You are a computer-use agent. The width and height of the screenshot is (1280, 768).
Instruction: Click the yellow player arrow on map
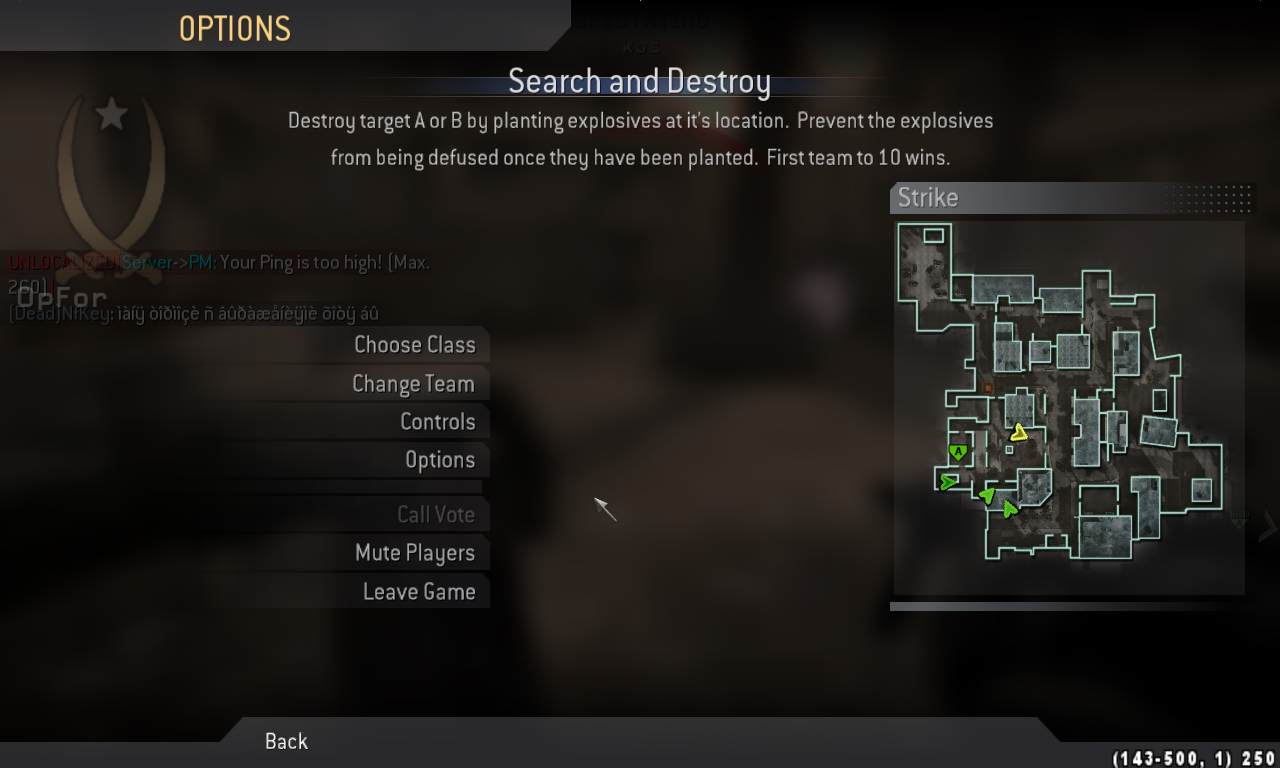click(1019, 433)
